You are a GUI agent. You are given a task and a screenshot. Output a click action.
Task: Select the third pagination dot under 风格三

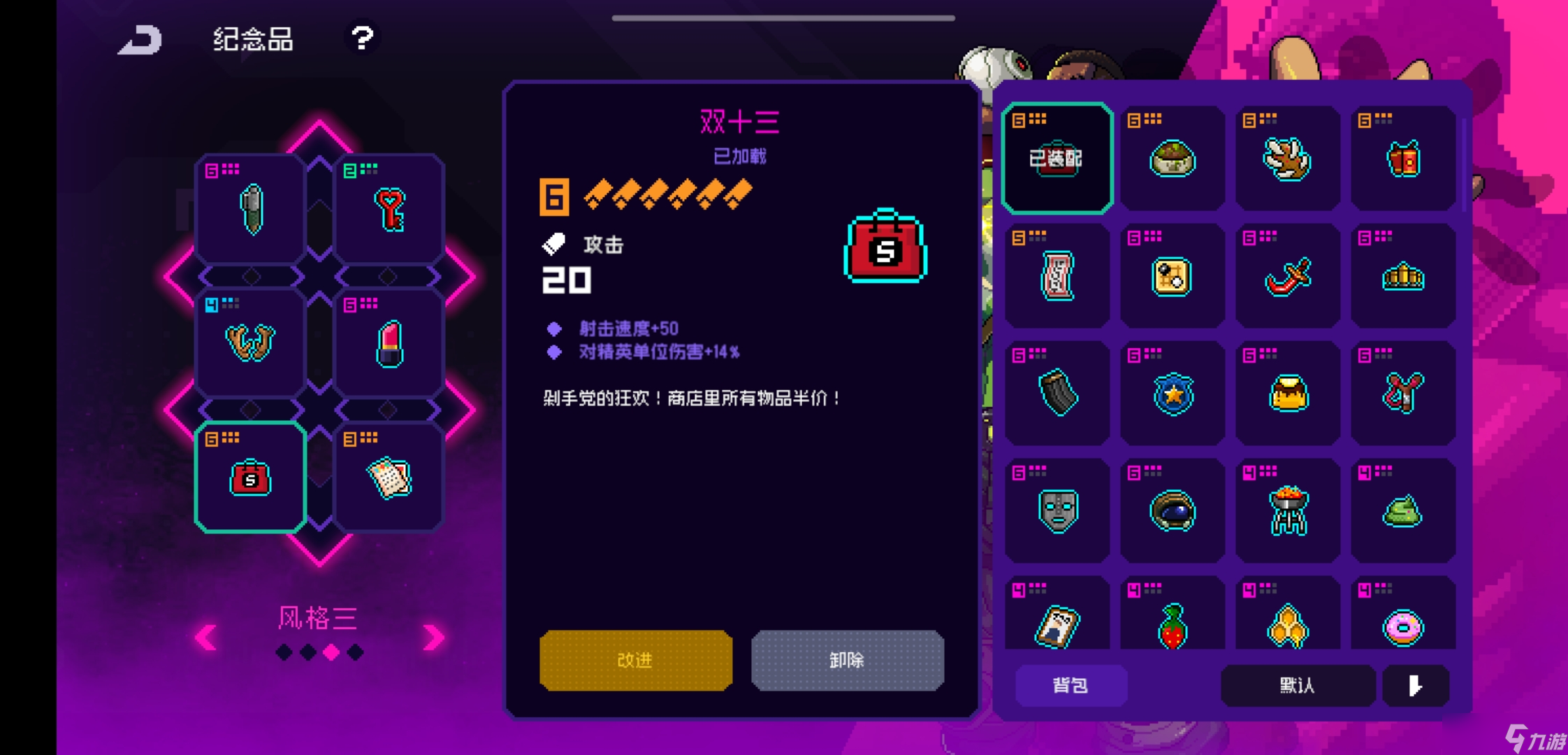click(331, 652)
